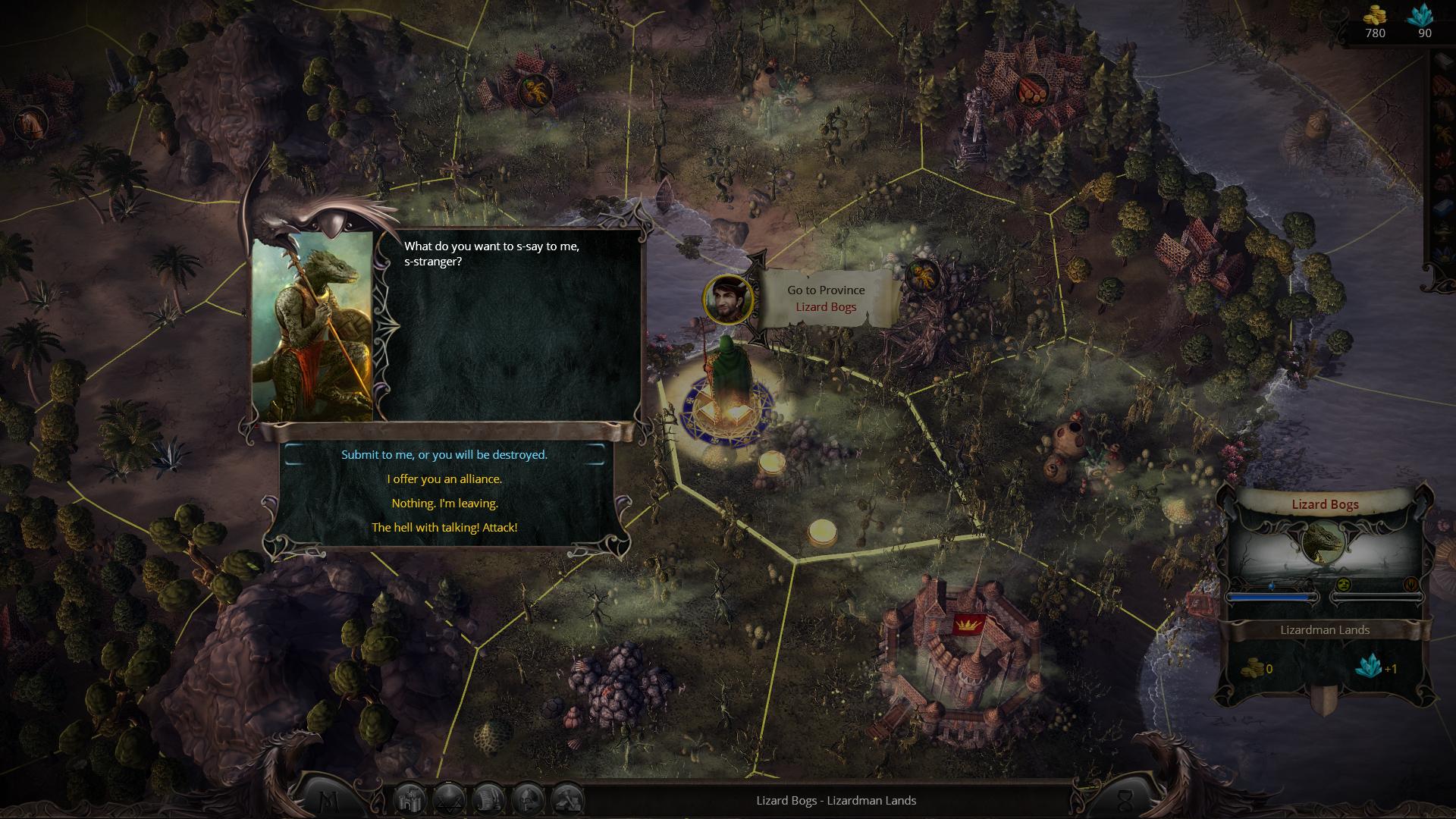The height and width of the screenshot is (819, 1456).
Task: Choose "Submit to me, or you will be destroyed."
Action: point(444,455)
